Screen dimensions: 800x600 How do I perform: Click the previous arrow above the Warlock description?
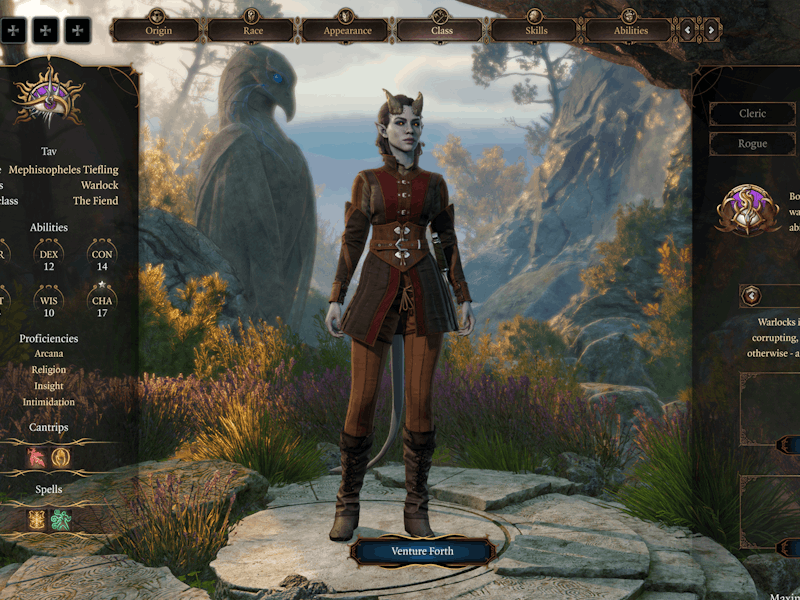tap(752, 295)
